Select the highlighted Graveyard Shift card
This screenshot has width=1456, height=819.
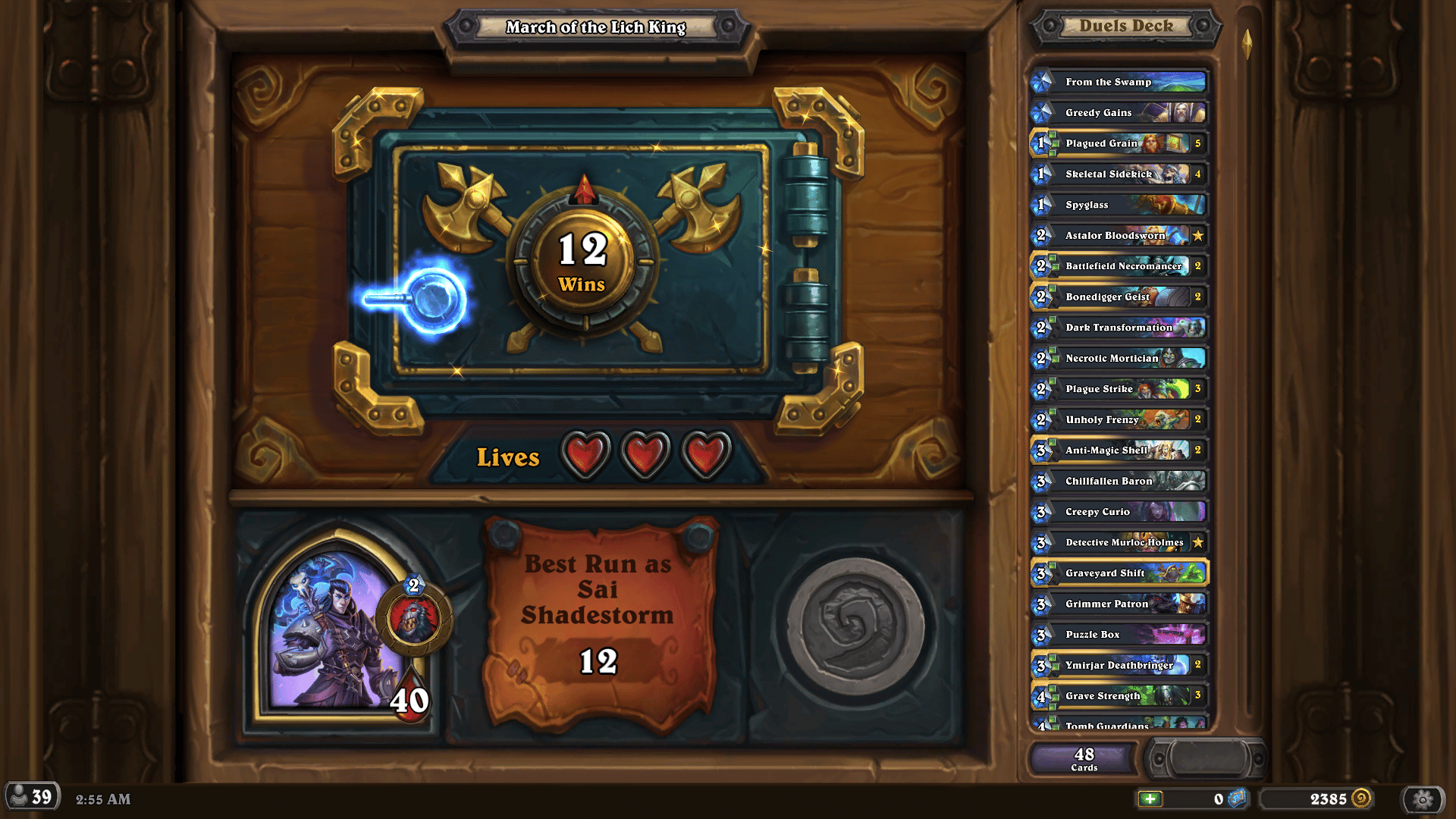click(1115, 573)
